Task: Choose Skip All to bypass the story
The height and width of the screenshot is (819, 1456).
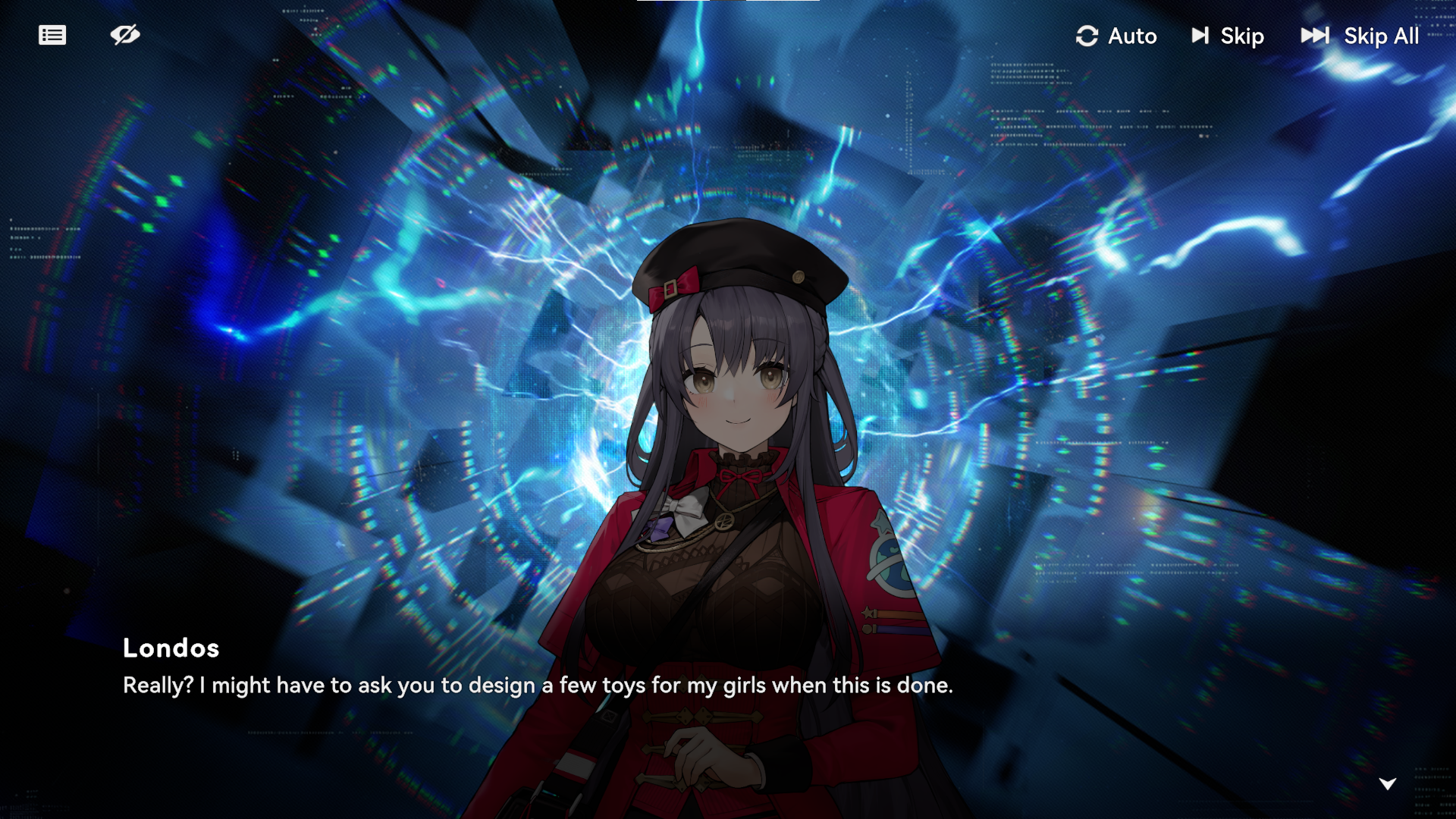Action: [1360, 36]
